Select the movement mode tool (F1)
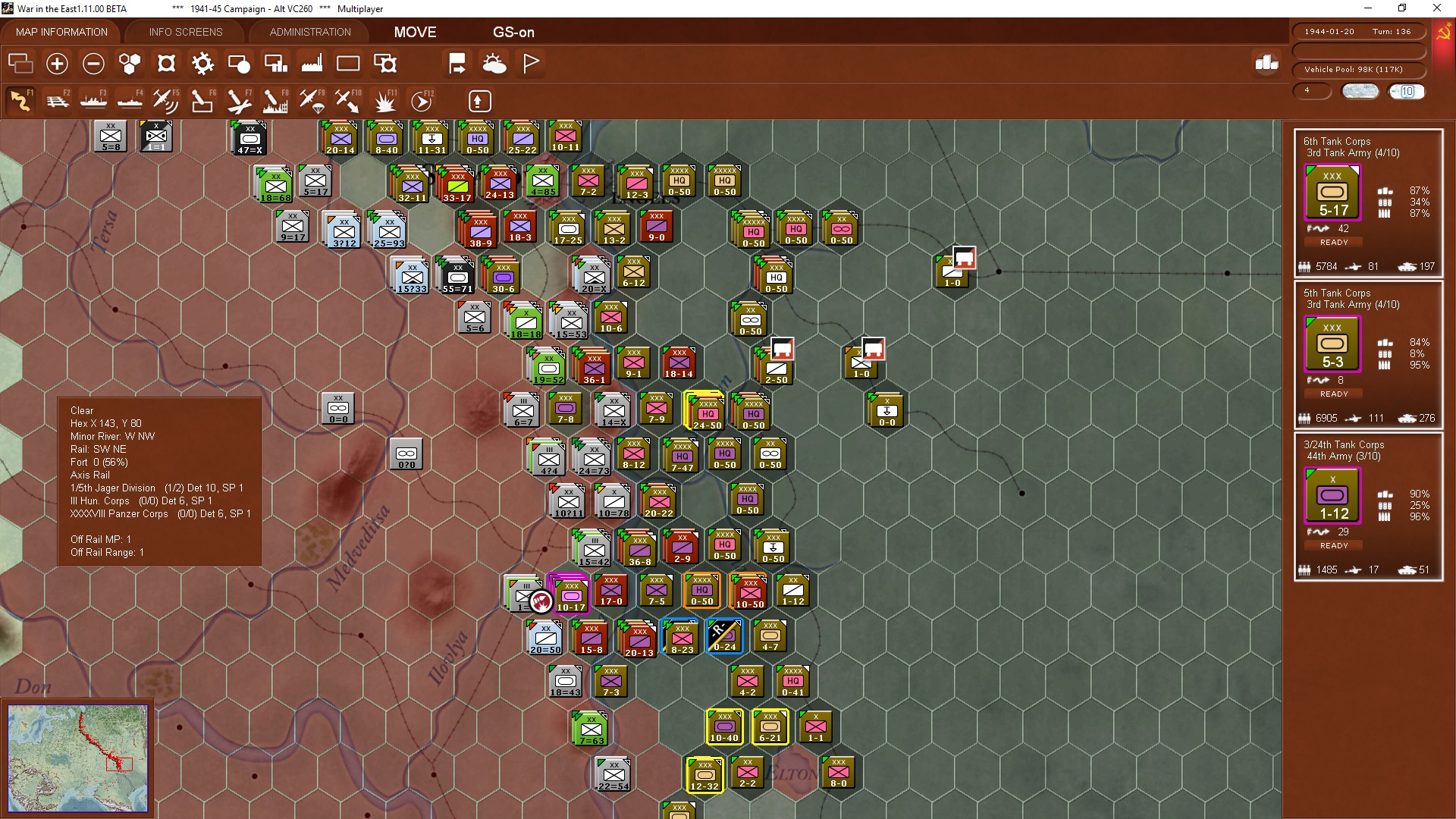This screenshot has height=819, width=1456. (x=20, y=101)
